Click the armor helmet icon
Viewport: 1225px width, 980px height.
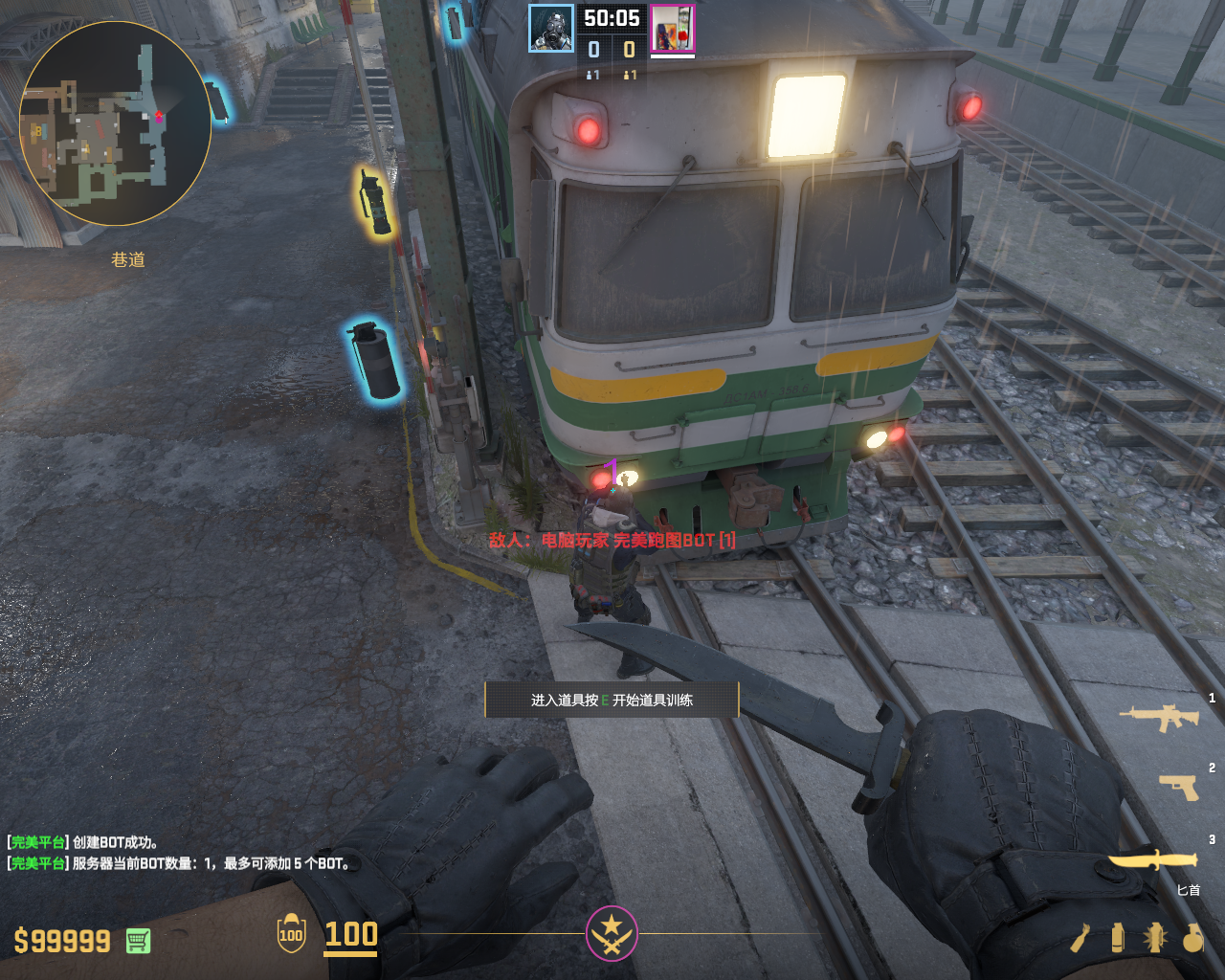(291, 933)
